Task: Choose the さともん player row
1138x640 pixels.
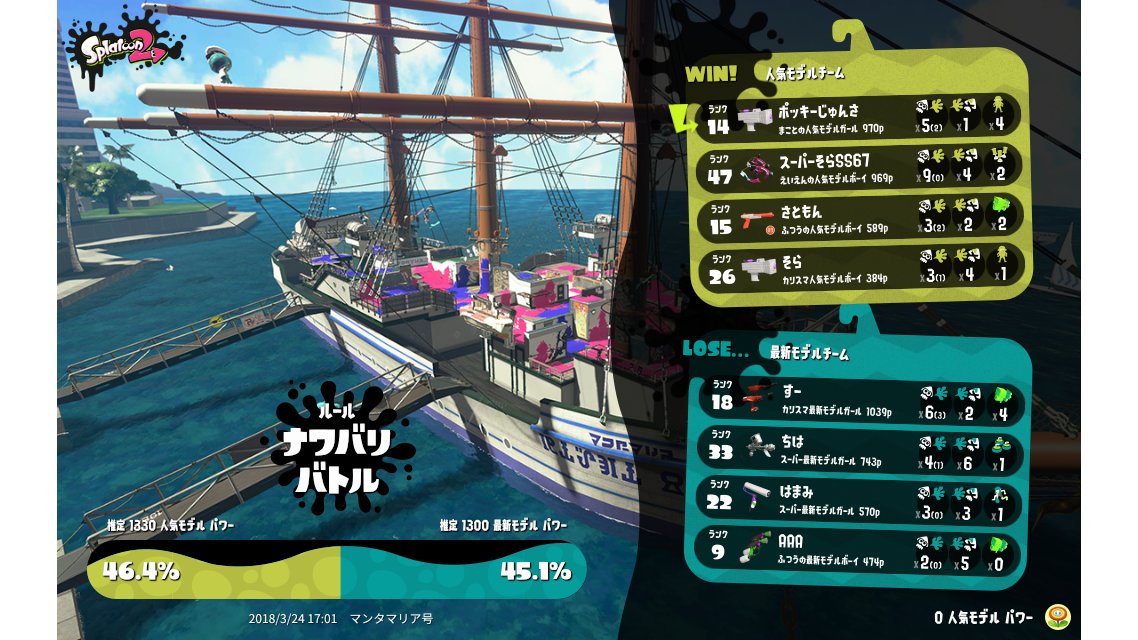Action: point(862,216)
